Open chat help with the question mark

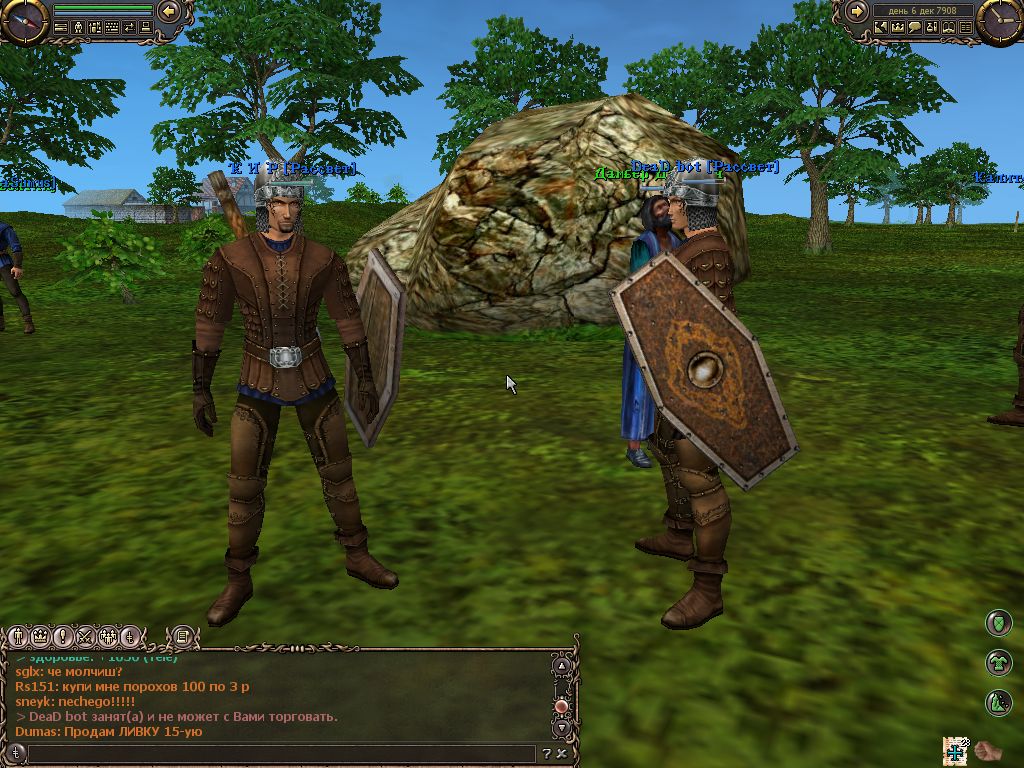[547, 753]
